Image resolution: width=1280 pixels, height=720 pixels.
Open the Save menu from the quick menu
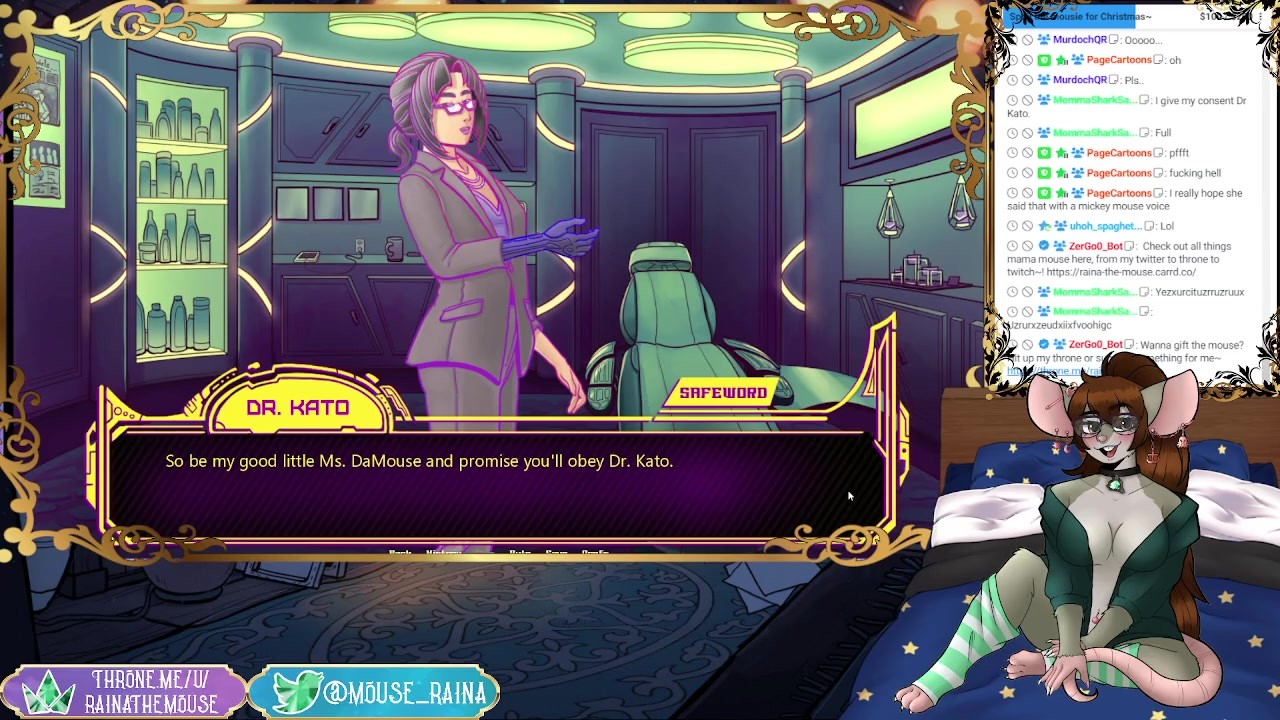click(x=556, y=552)
